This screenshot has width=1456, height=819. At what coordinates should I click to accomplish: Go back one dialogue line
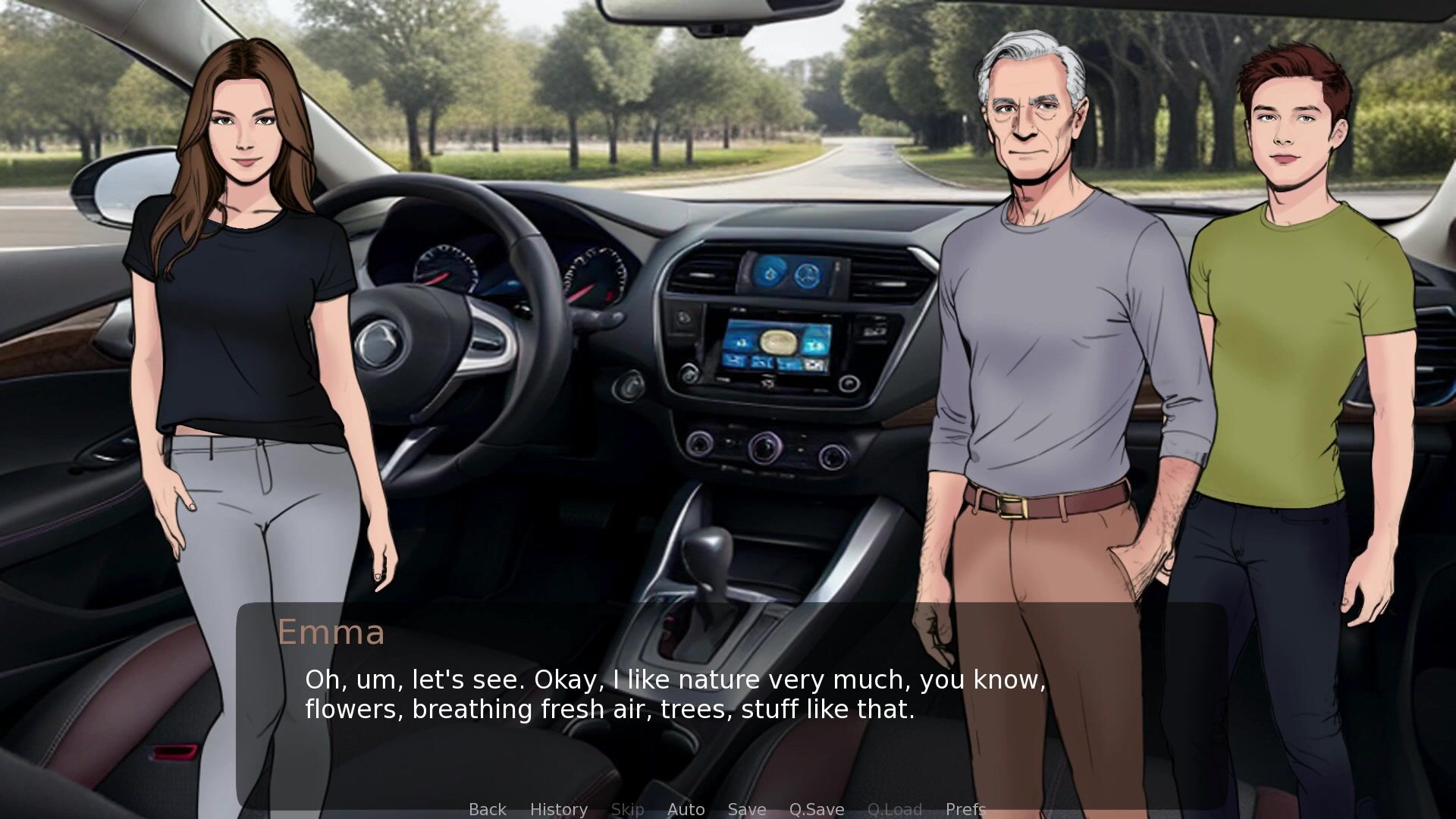tap(487, 809)
